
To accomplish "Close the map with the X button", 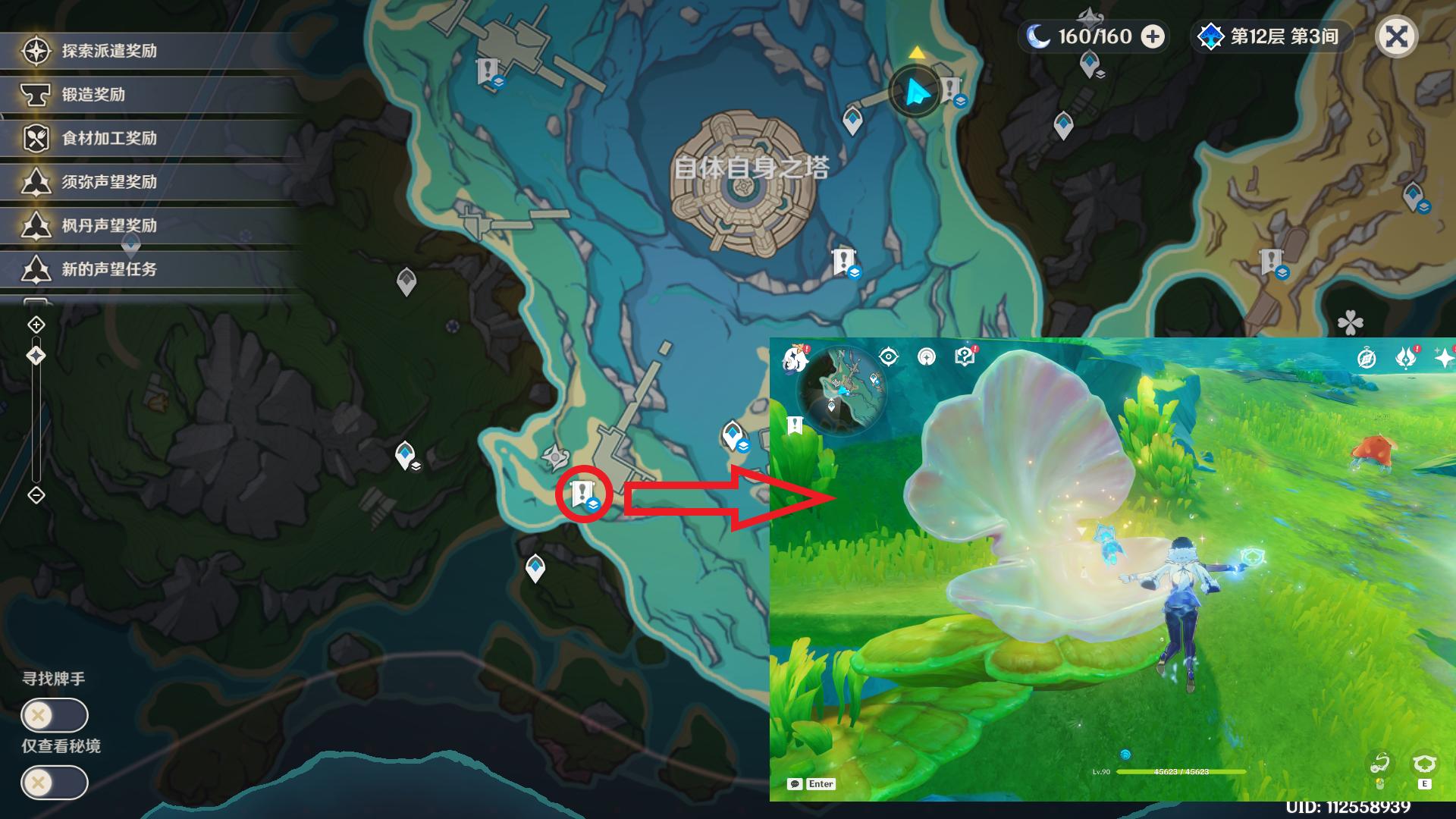I will [1396, 36].
